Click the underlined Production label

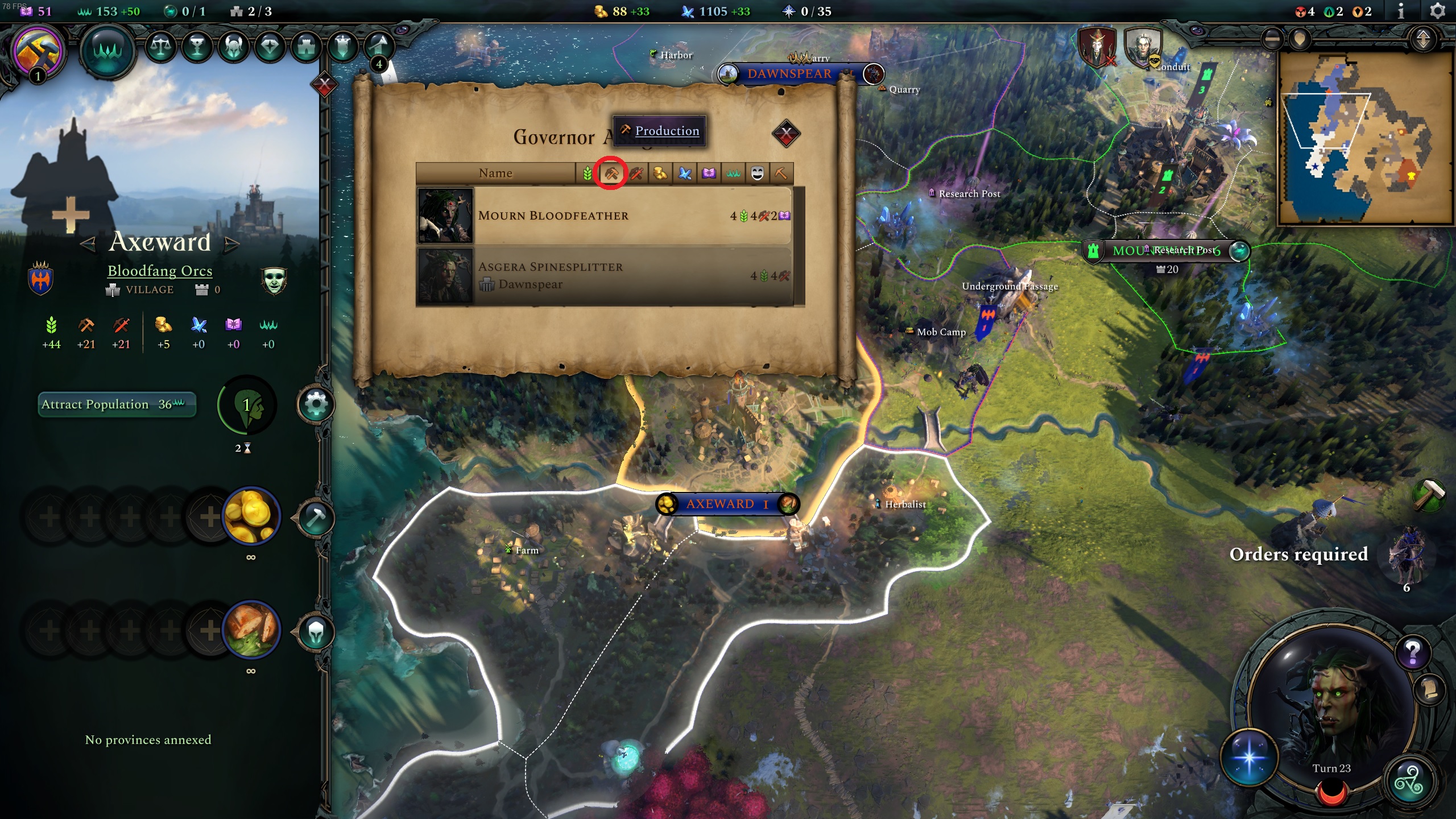click(667, 131)
